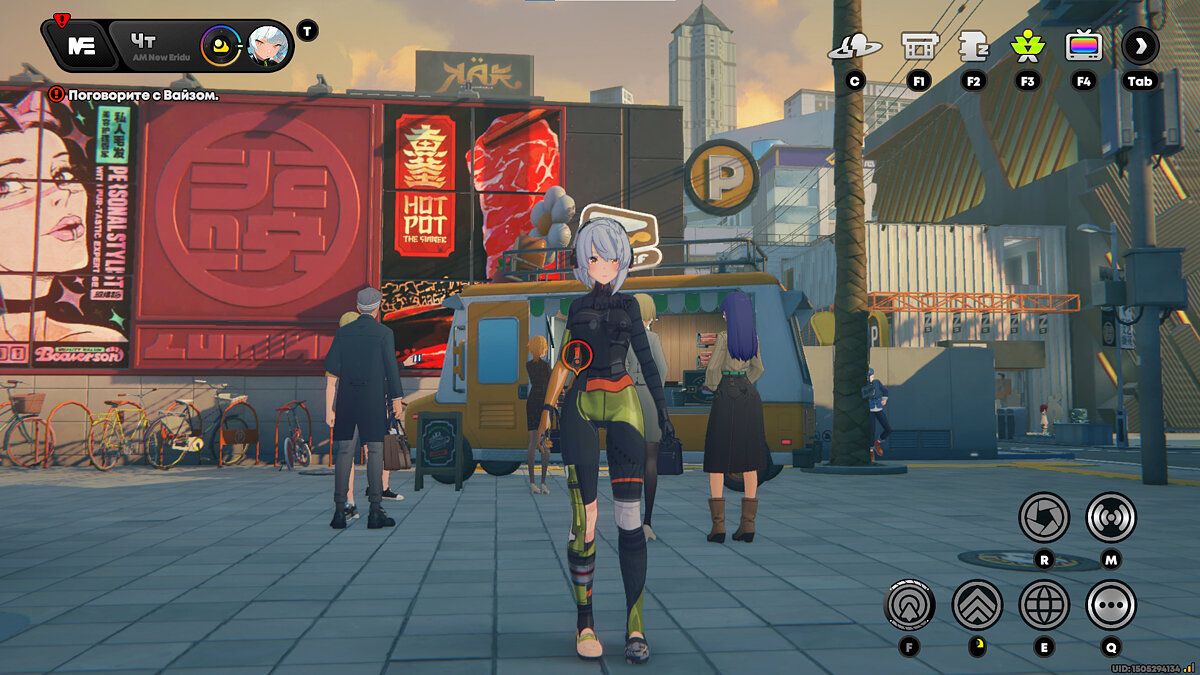Viewport: 1200px width, 675px height.
Task: Open the three-dots more options button
Action: [x=1111, y=604]
